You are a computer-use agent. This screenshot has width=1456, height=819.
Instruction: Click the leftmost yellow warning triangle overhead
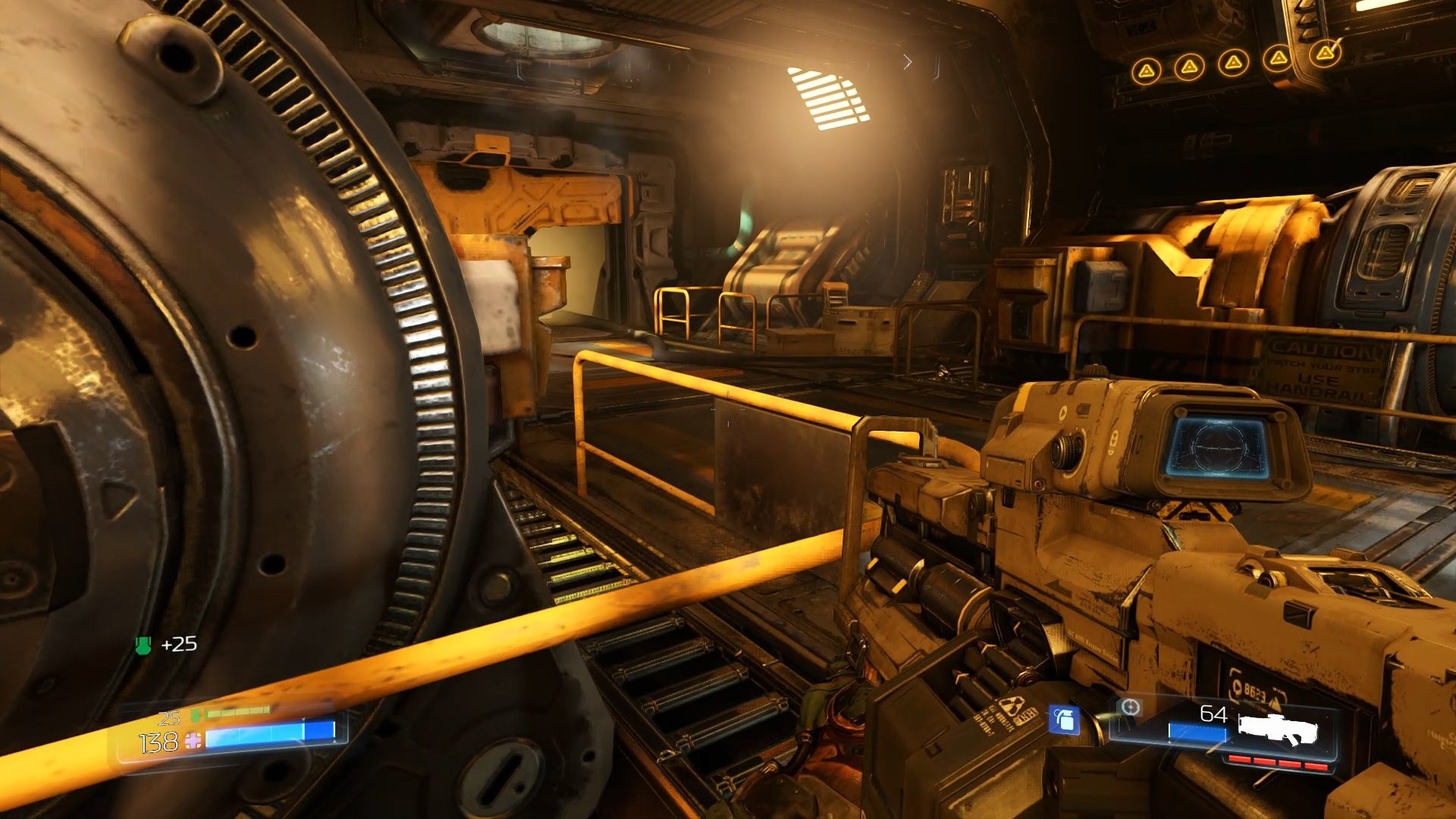1146,68
